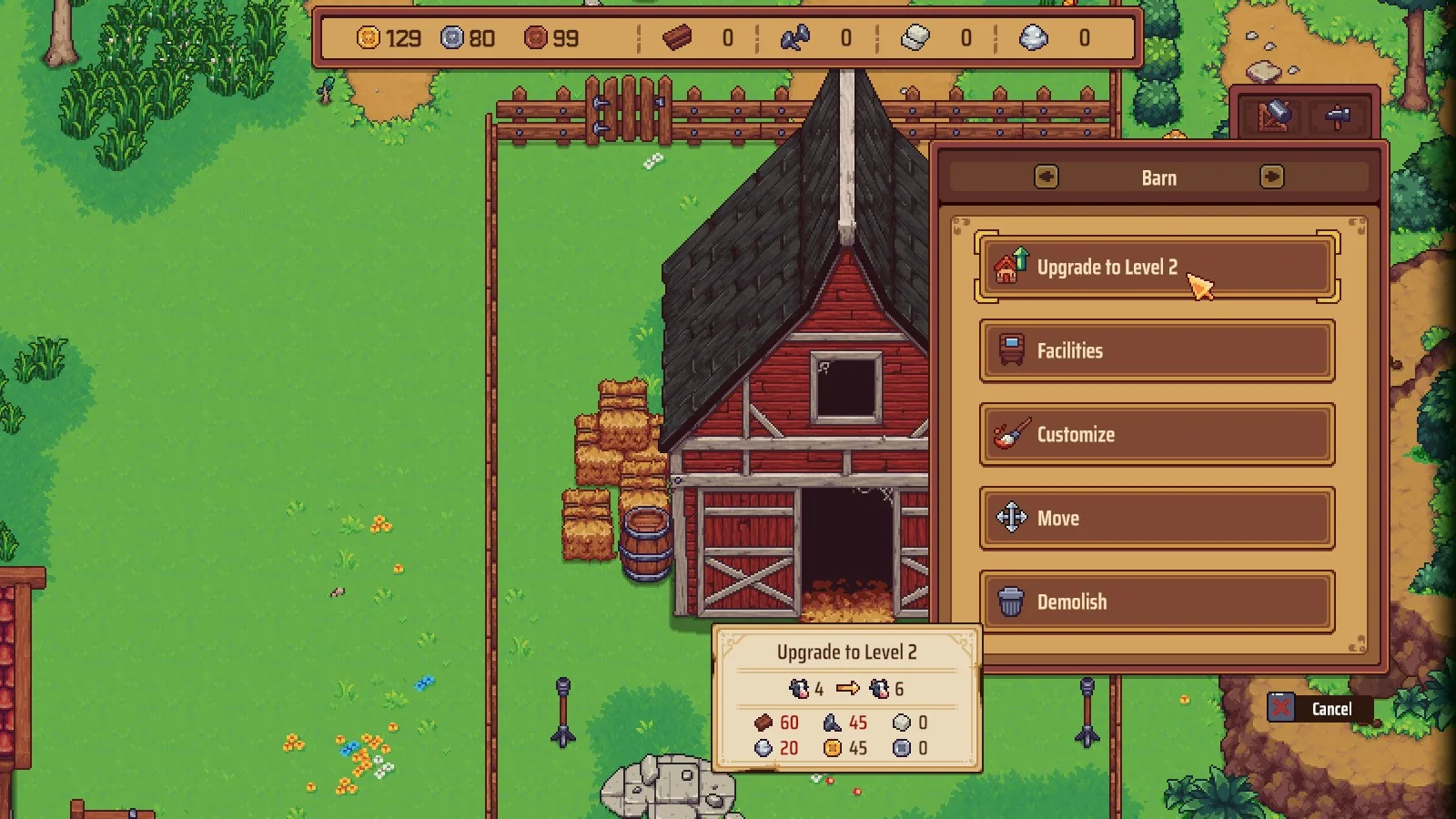Select the Customize option
This screenshot has height=819, width=1456.
coord(1156,435)
